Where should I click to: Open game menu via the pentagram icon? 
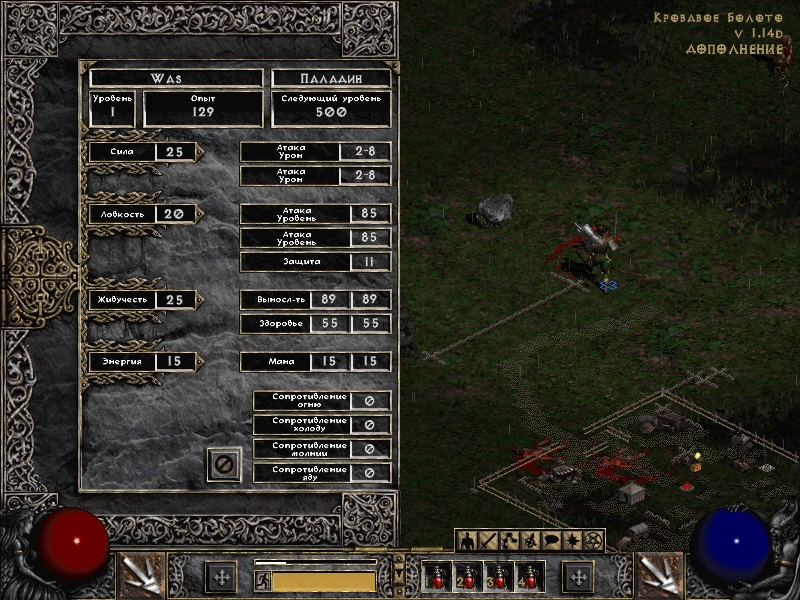click(593, 541)
